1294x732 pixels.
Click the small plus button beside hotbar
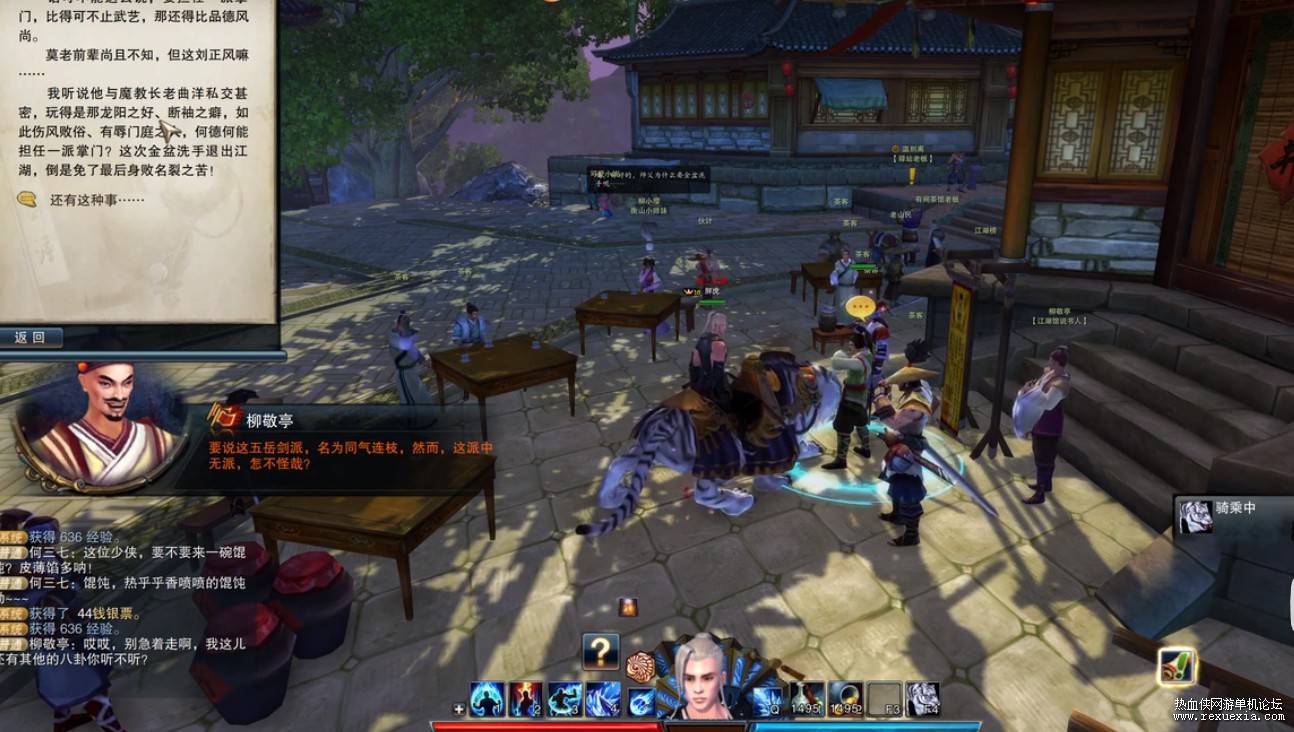[x=459, y=709]
